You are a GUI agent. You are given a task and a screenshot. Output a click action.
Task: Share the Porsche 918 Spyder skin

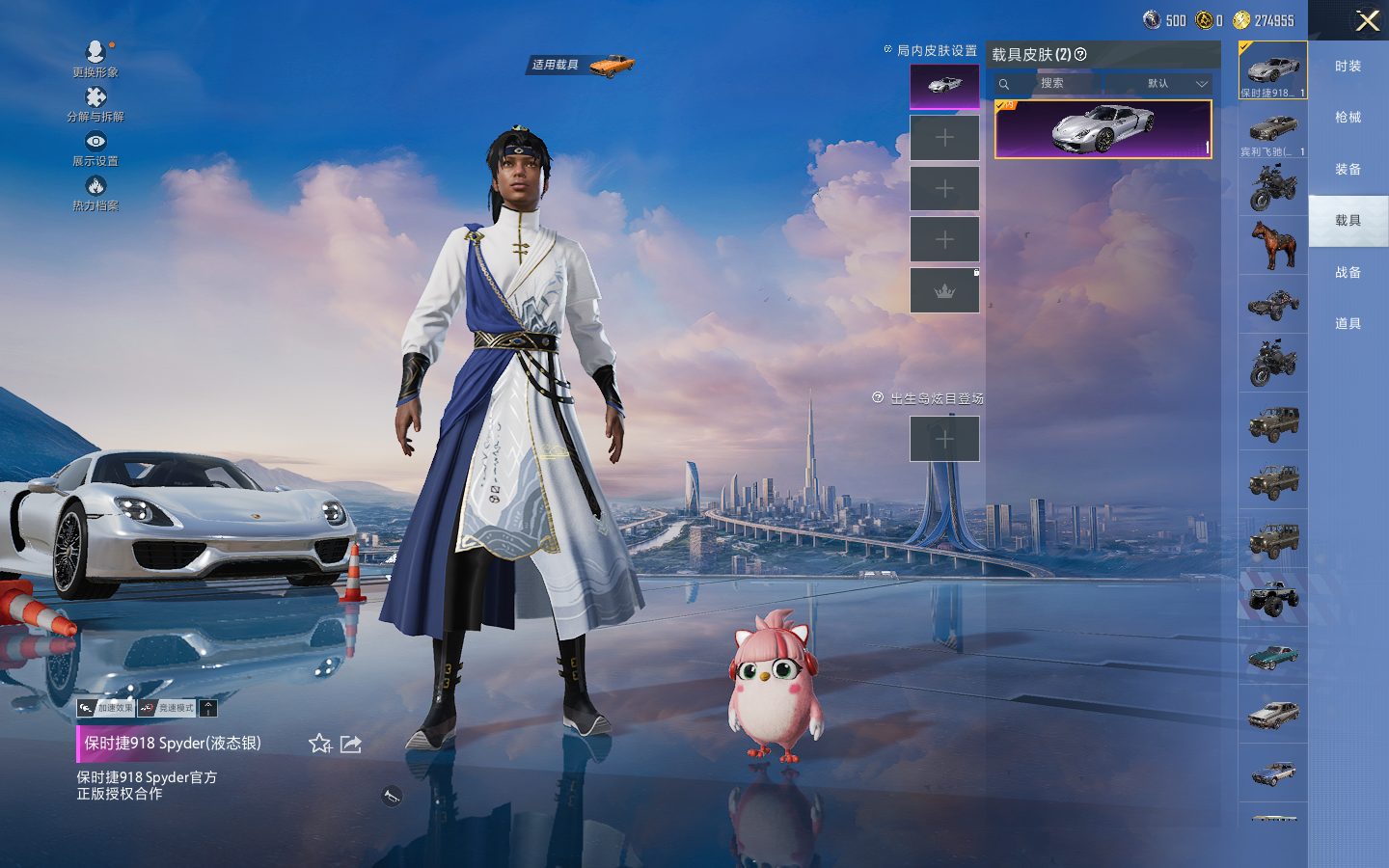[x=351, y=744]
